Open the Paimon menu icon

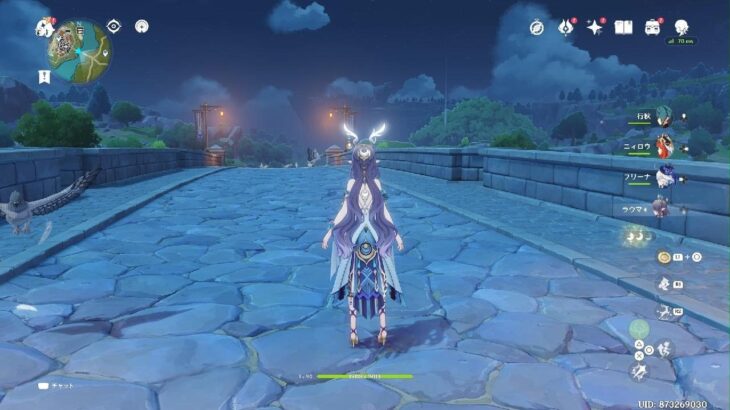[44, 28]
